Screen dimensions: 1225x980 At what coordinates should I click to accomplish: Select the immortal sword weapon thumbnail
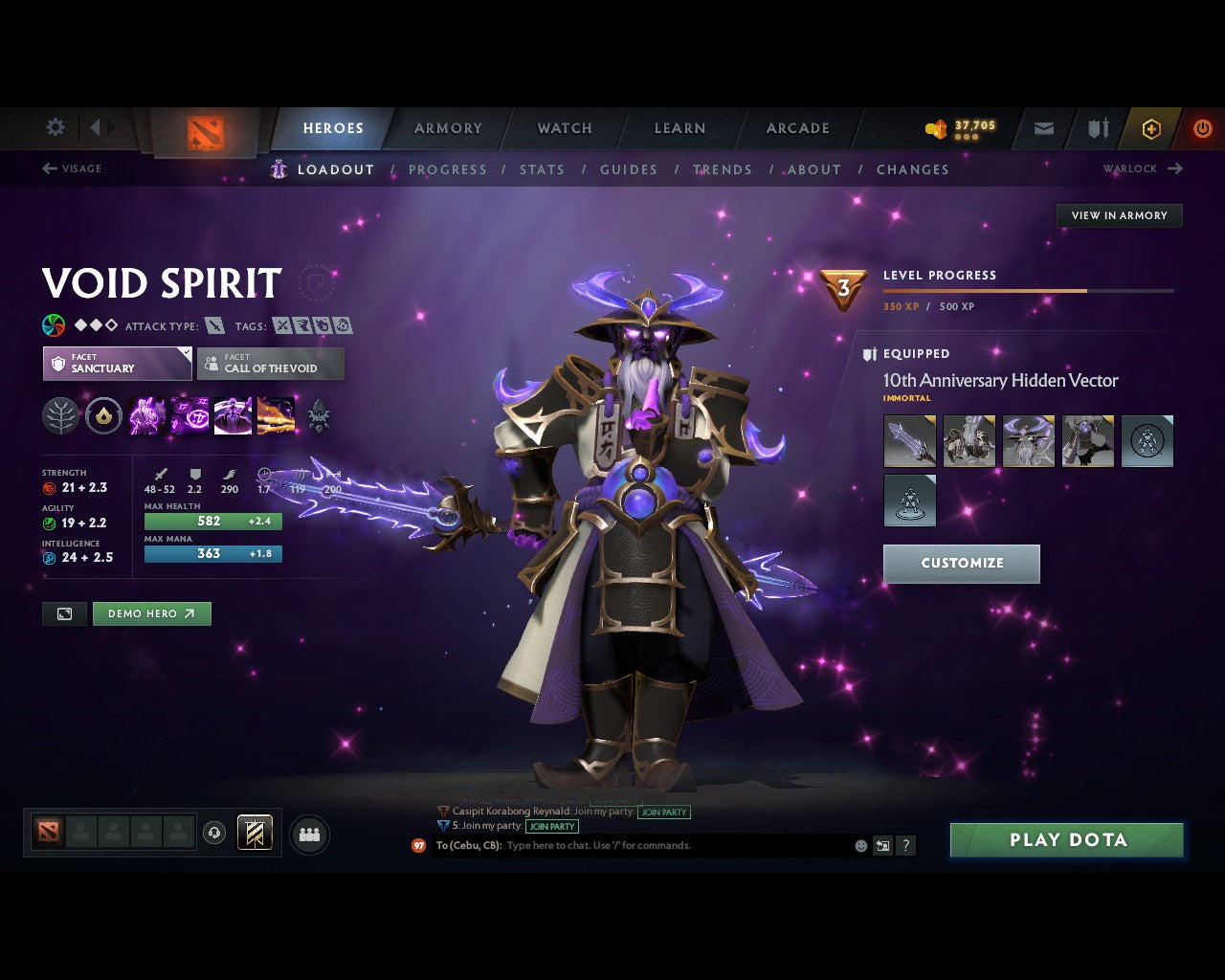tap(910, 441)
